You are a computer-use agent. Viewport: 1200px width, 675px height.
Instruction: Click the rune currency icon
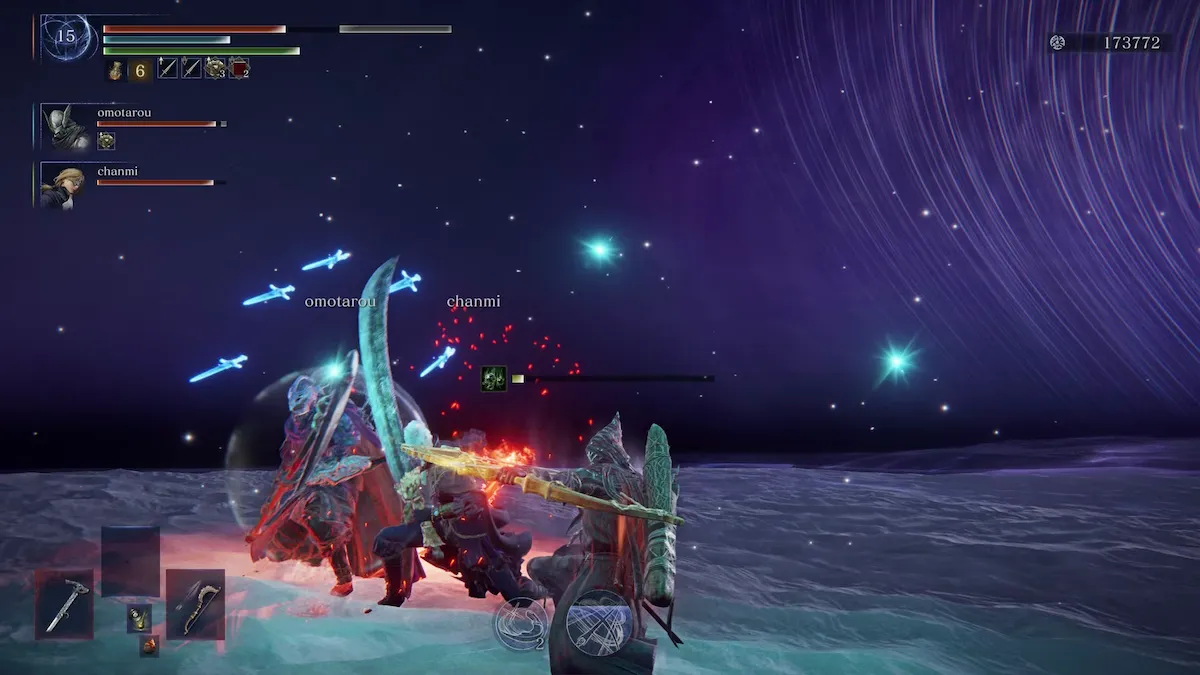tap(1058, 42)
